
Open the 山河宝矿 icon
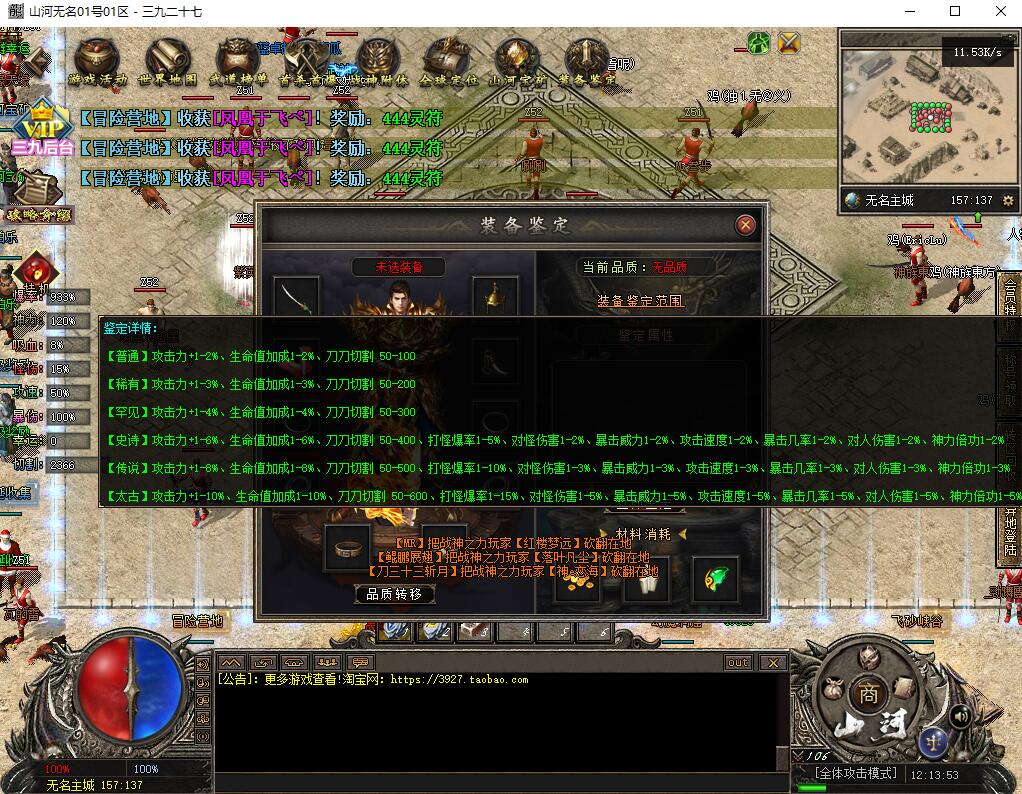(518, 60)
